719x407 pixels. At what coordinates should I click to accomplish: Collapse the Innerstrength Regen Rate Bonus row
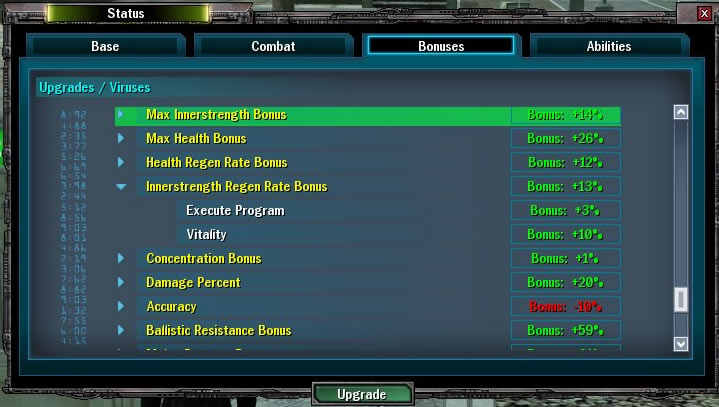[121, 187]
